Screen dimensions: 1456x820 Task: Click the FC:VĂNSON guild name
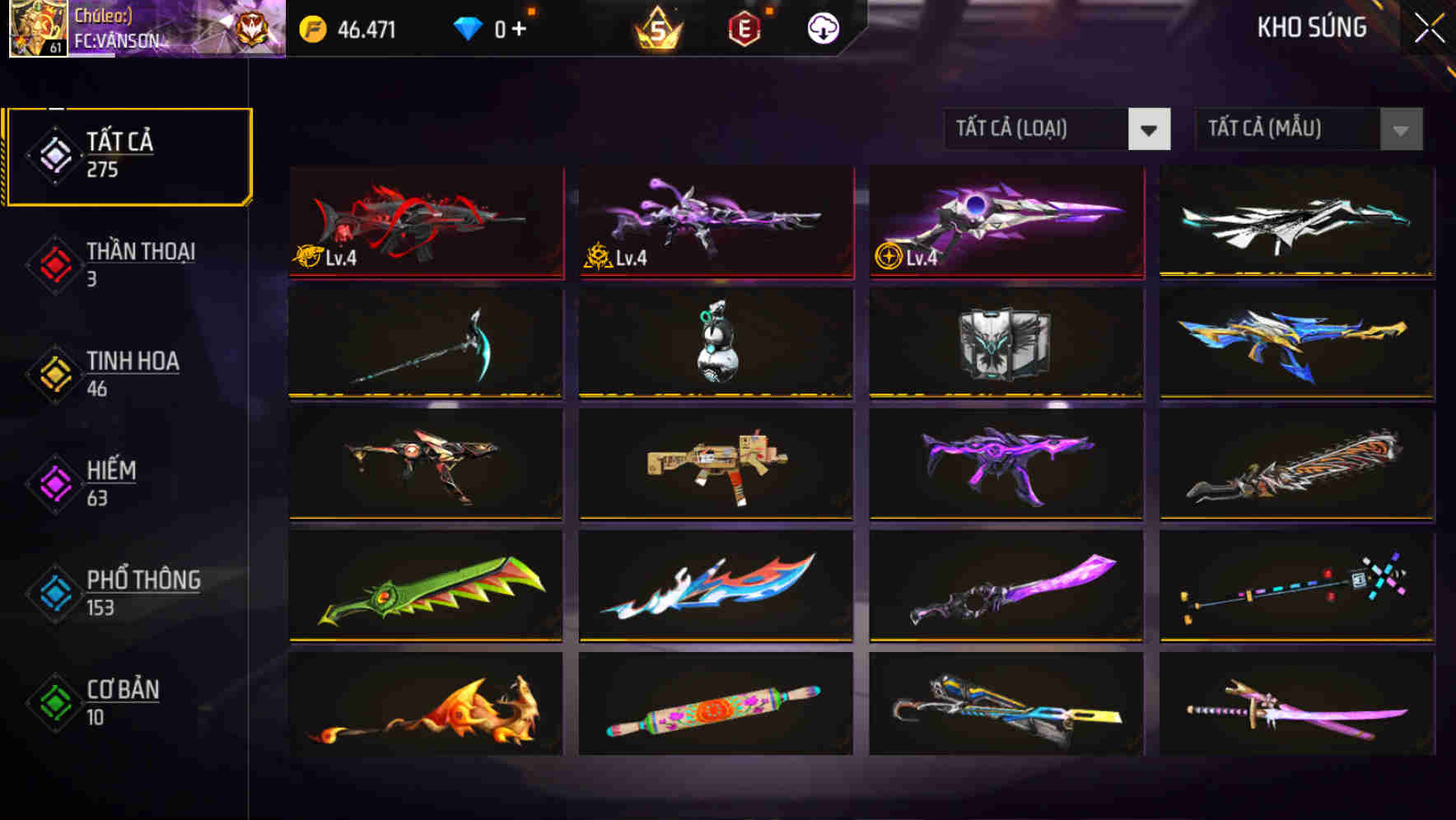pyautogui.click(x=118, y=40)
